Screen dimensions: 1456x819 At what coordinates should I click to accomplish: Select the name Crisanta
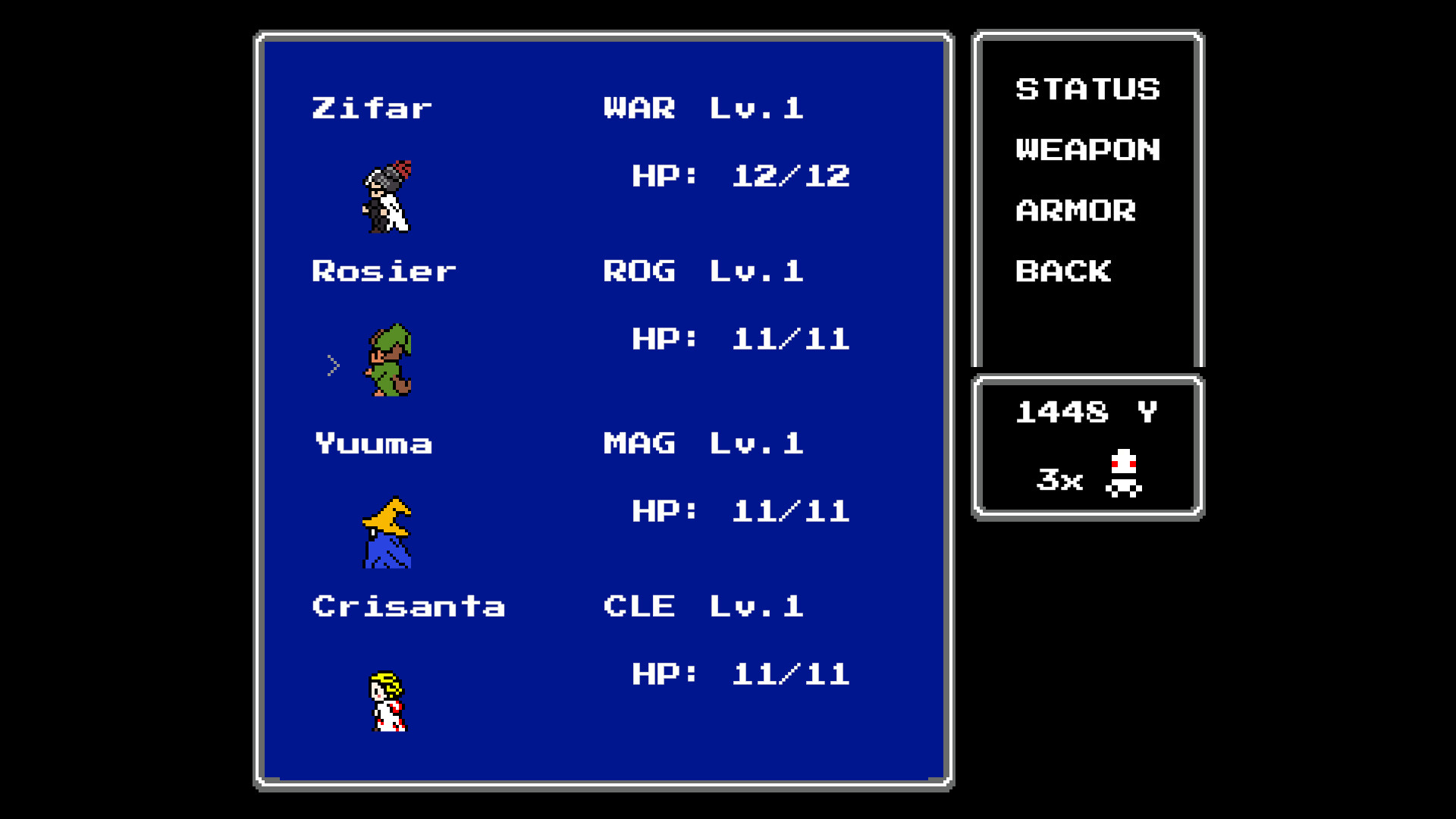tap(409, 605)
